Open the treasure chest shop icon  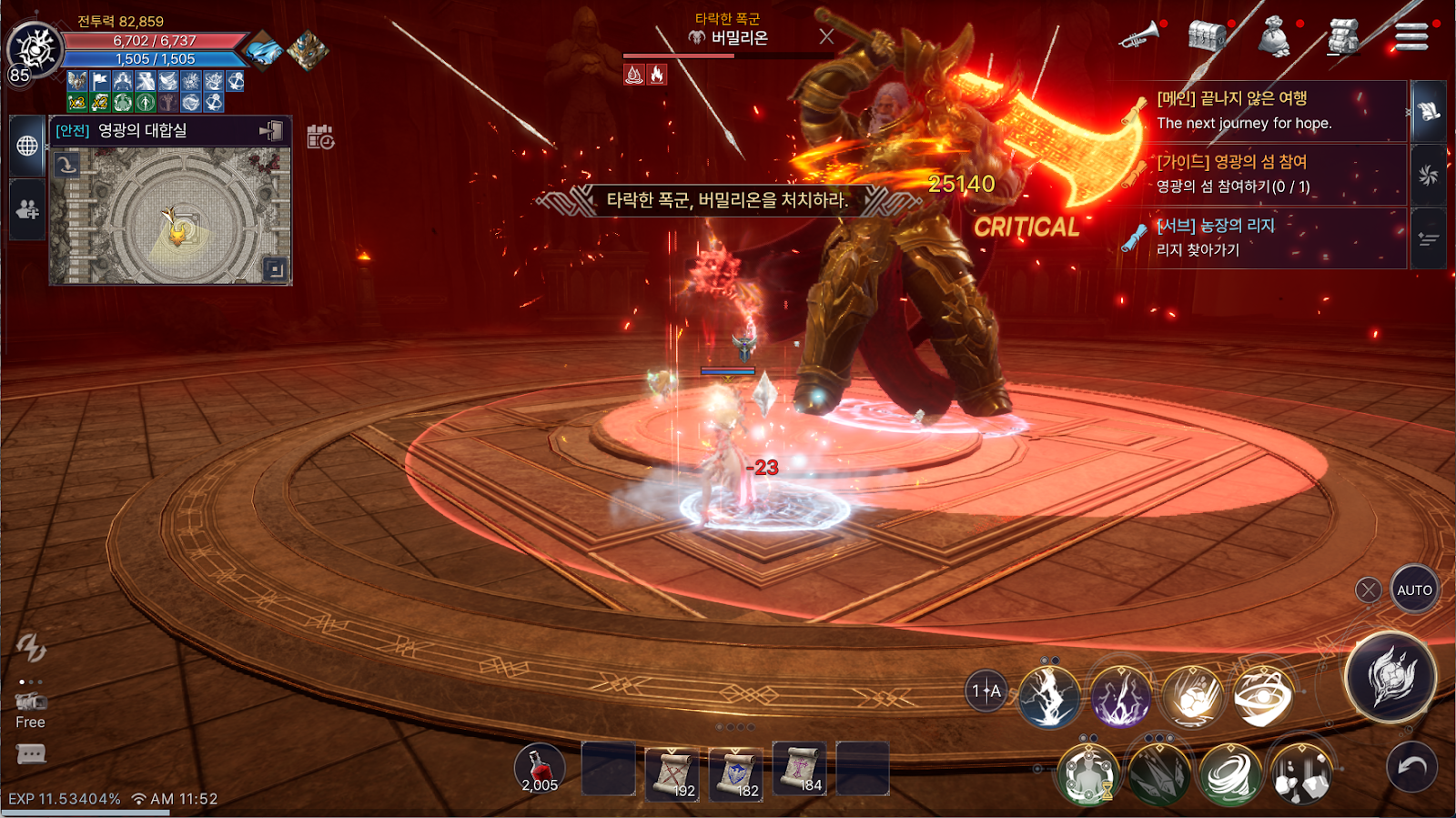tap(1208, 36)
